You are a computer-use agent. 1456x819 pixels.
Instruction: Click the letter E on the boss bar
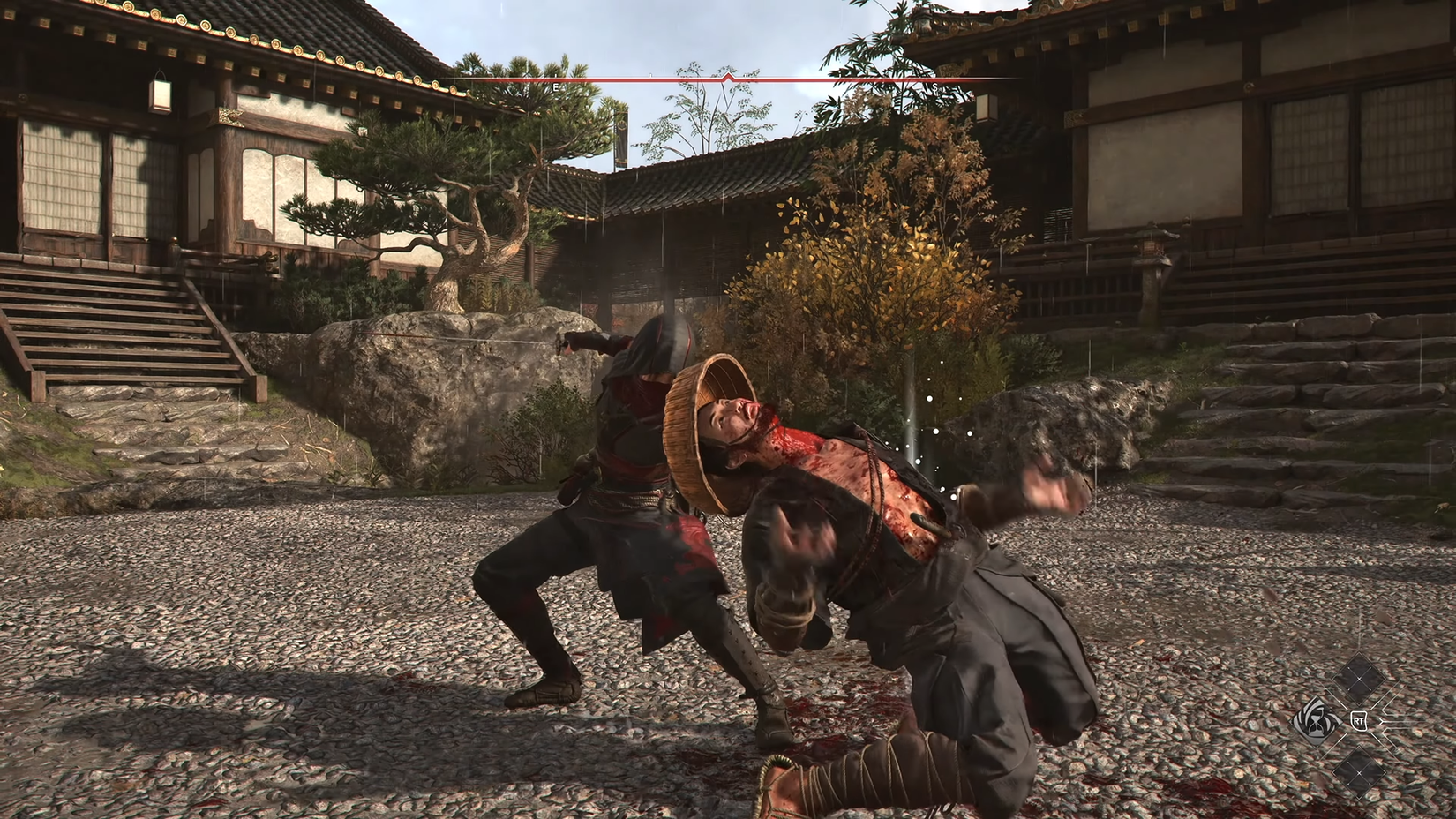click(x=555, y=86)
